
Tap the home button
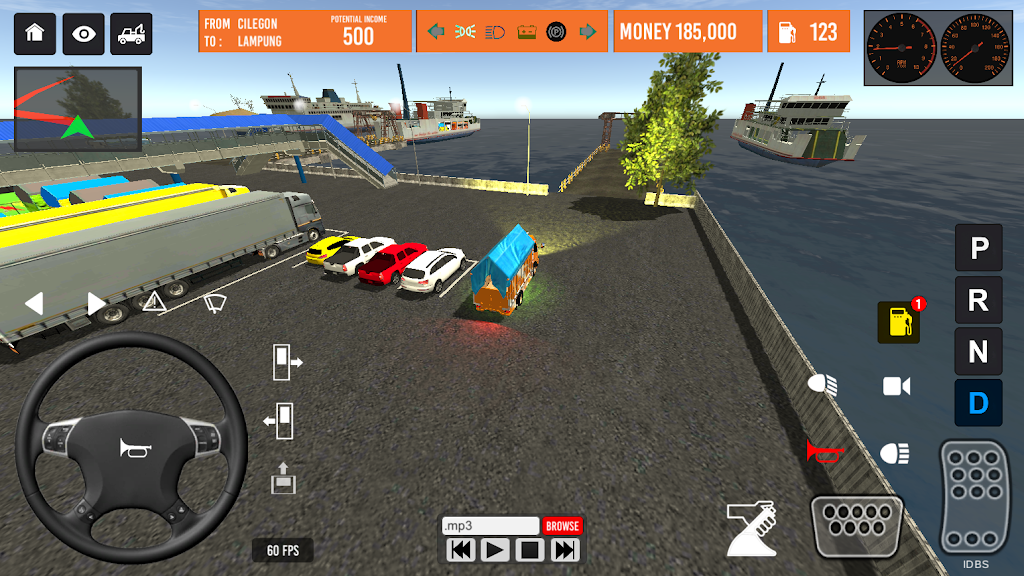pyautogui.click(x=35, y=34)
